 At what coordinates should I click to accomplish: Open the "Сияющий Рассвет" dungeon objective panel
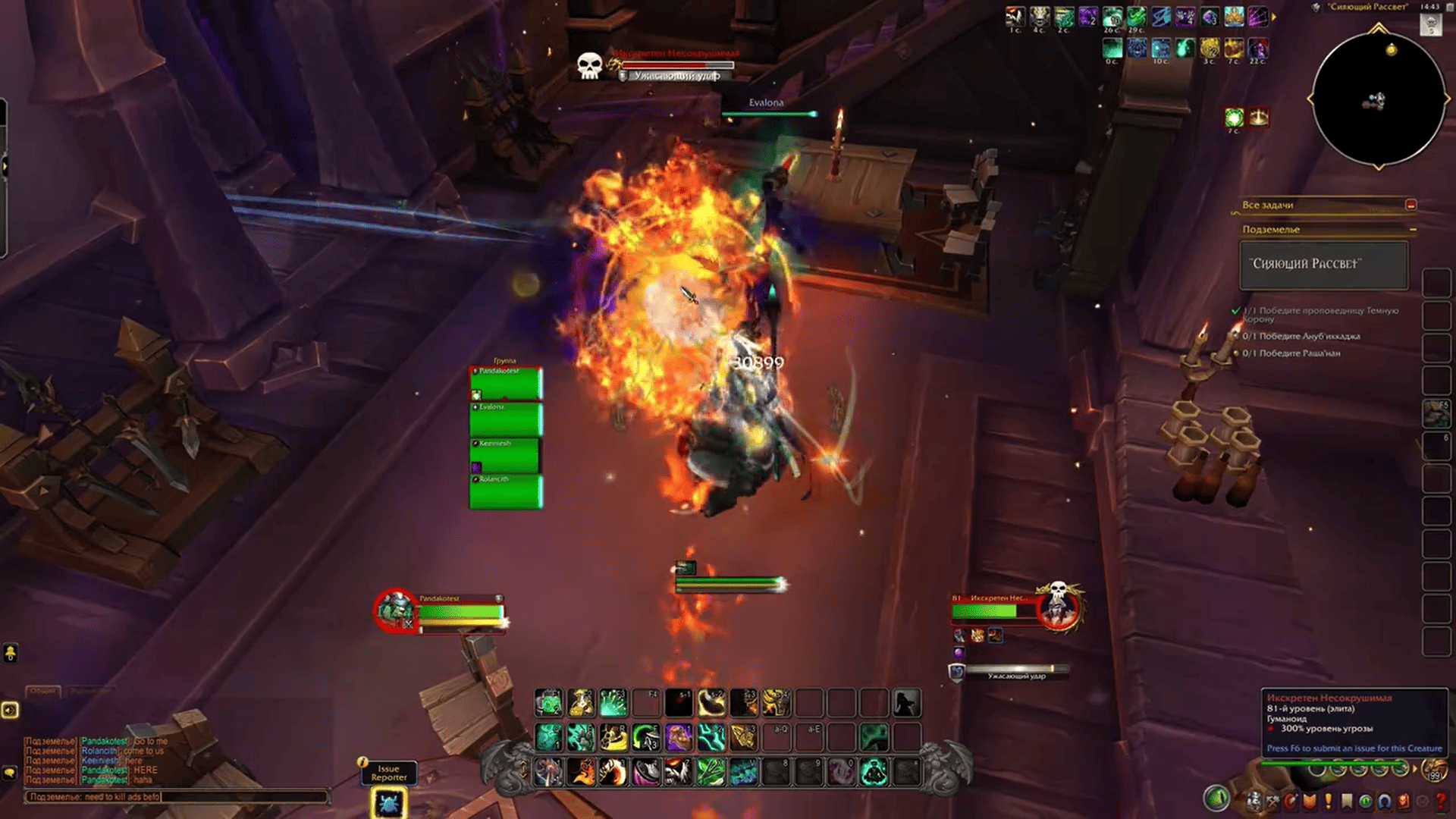click(x=1323, y=265)
